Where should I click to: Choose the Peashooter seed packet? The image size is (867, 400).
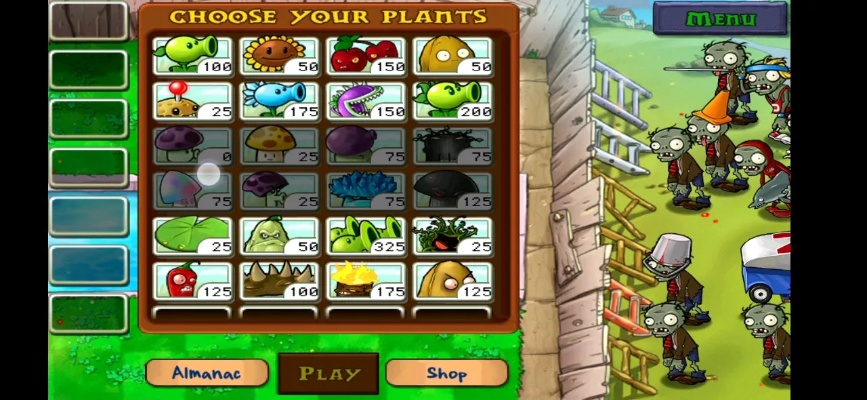[193, 55]
